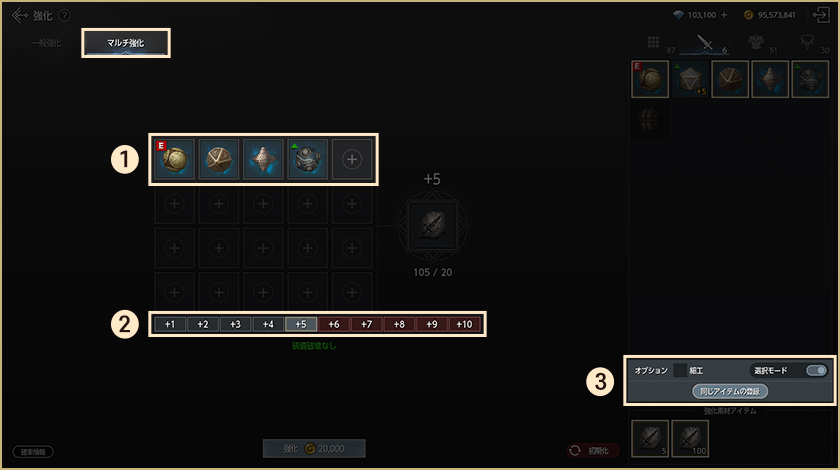This screenshot has height=470, width=840.
Task: Select the enhancement material with count 100
Action: pyautogui.click(x=691, y=438)
